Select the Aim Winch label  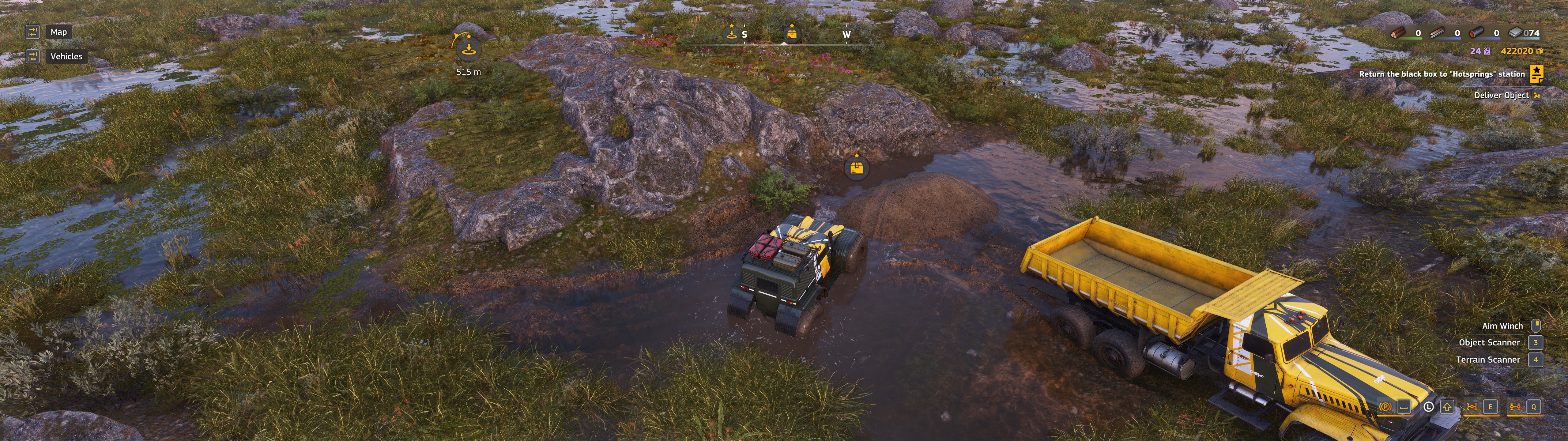pos(1502,326)
